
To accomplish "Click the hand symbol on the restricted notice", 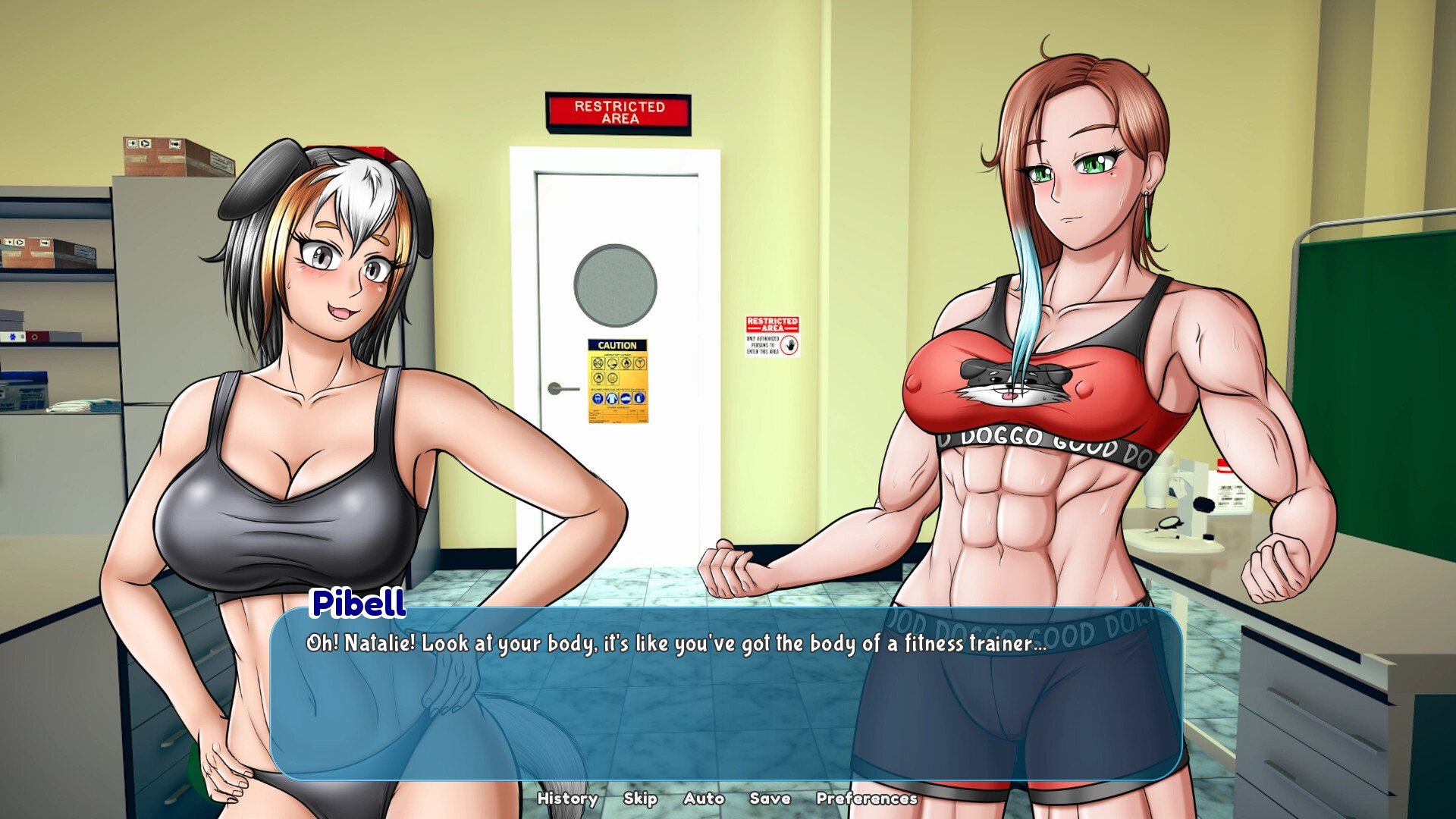I will pyautogui.click(x=789, y=345).
